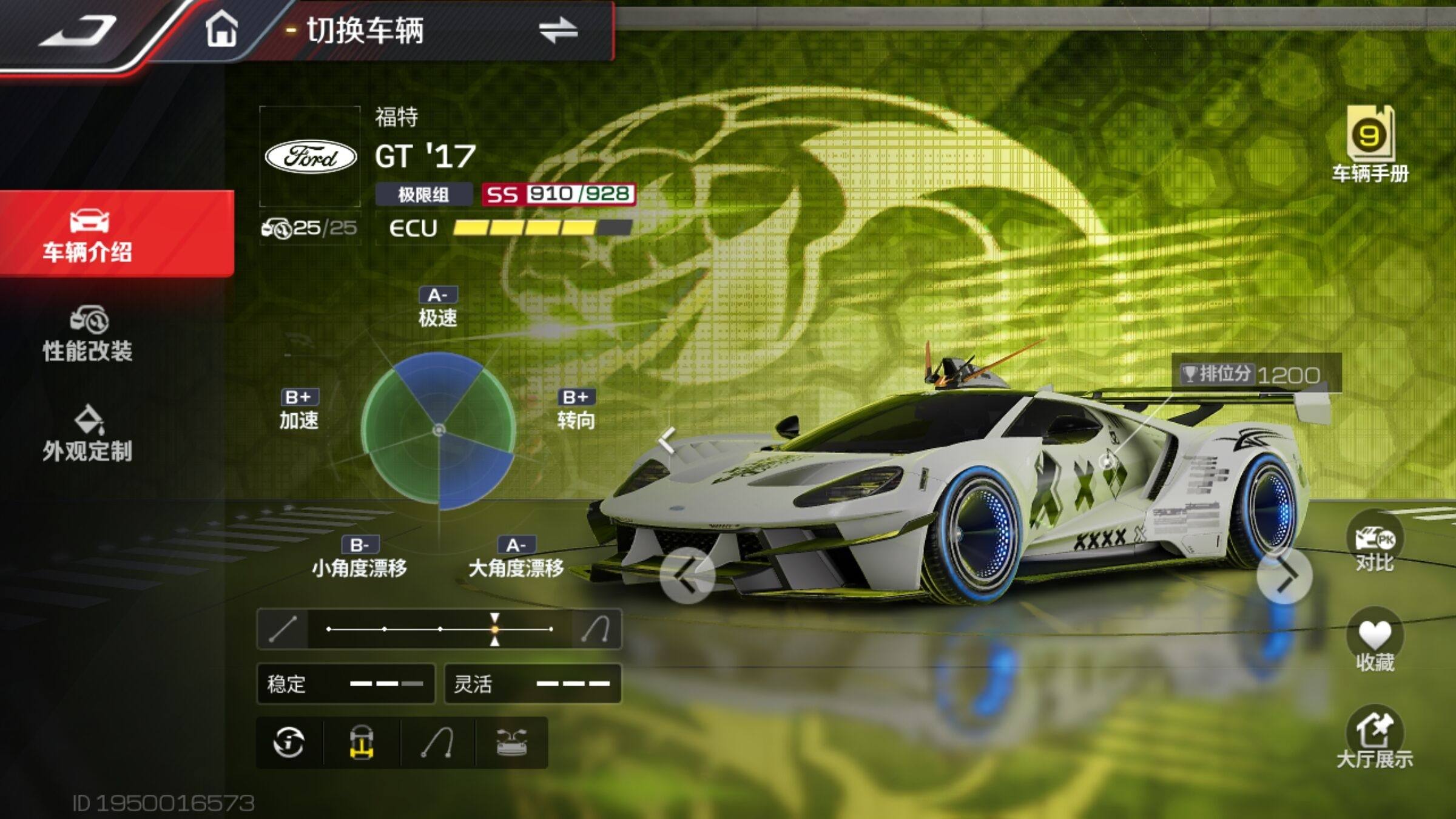
Task: Select the 灵活 agility setting
Action: tap(533, 684)
